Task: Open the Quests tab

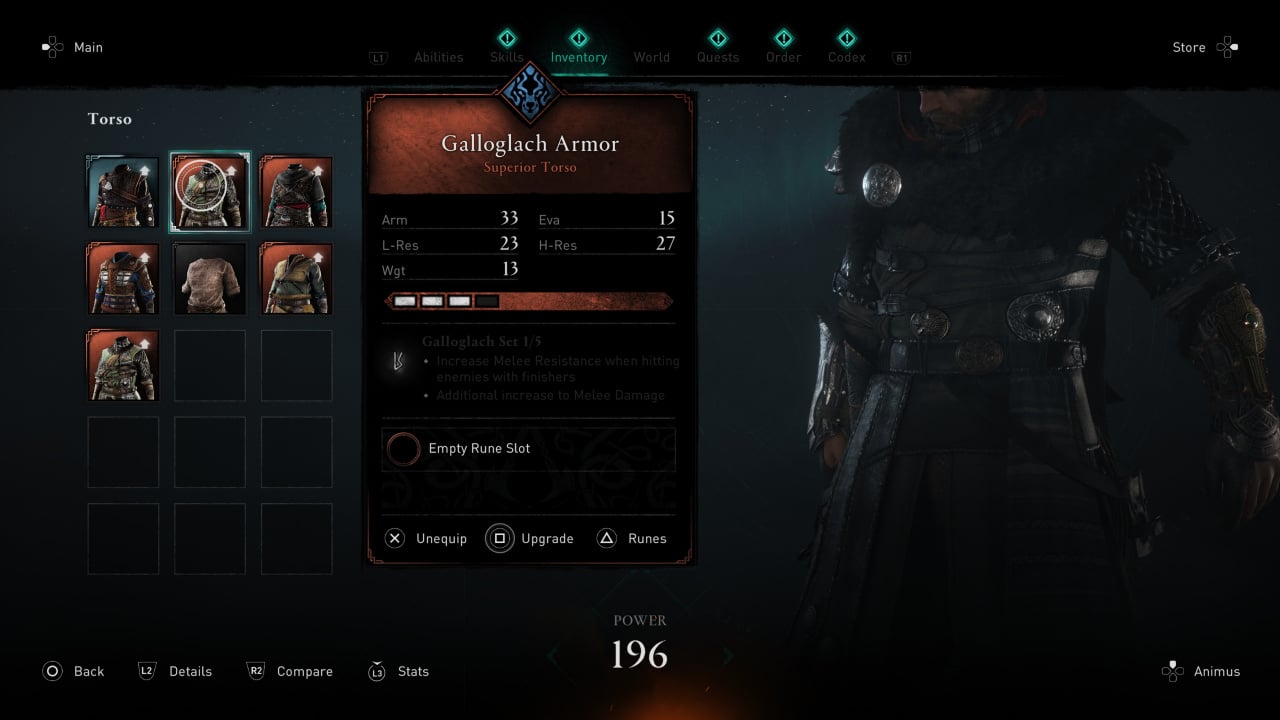Action: [718, 56]
